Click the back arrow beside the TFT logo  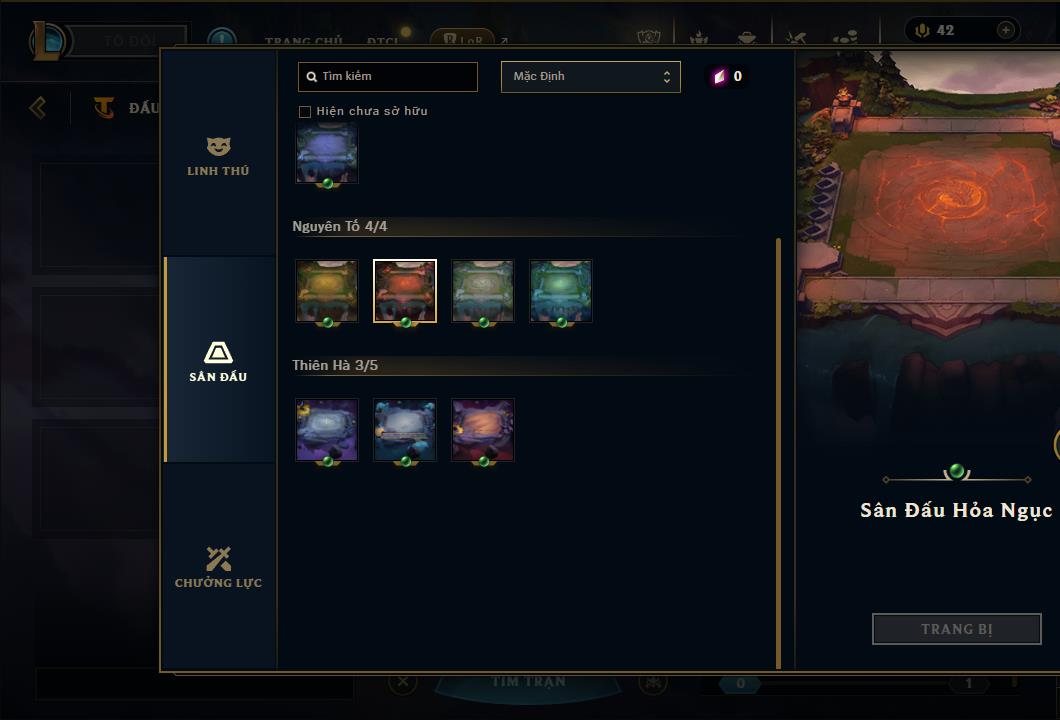coord(38,107)
